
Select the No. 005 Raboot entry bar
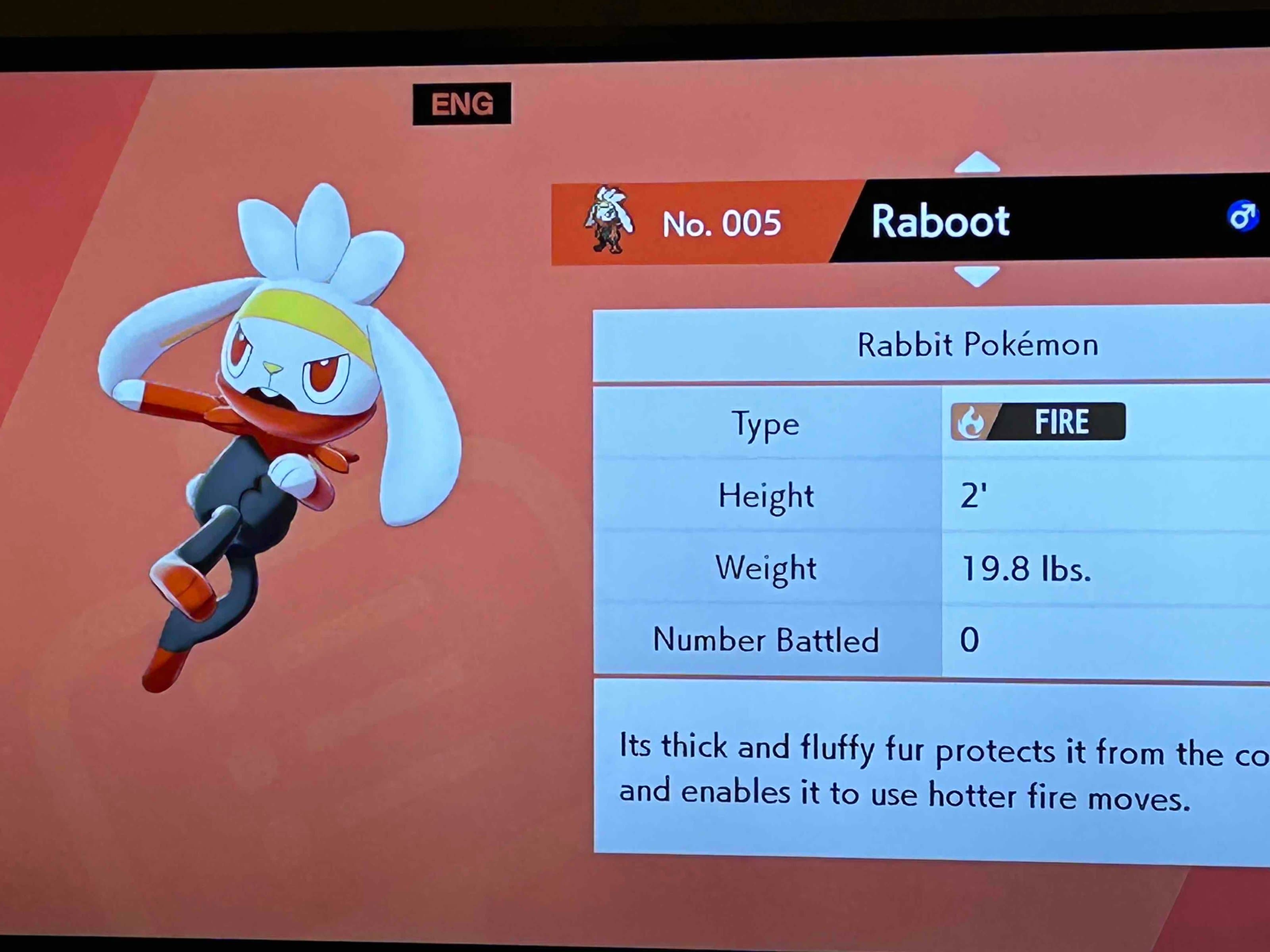tap(907, 221)
